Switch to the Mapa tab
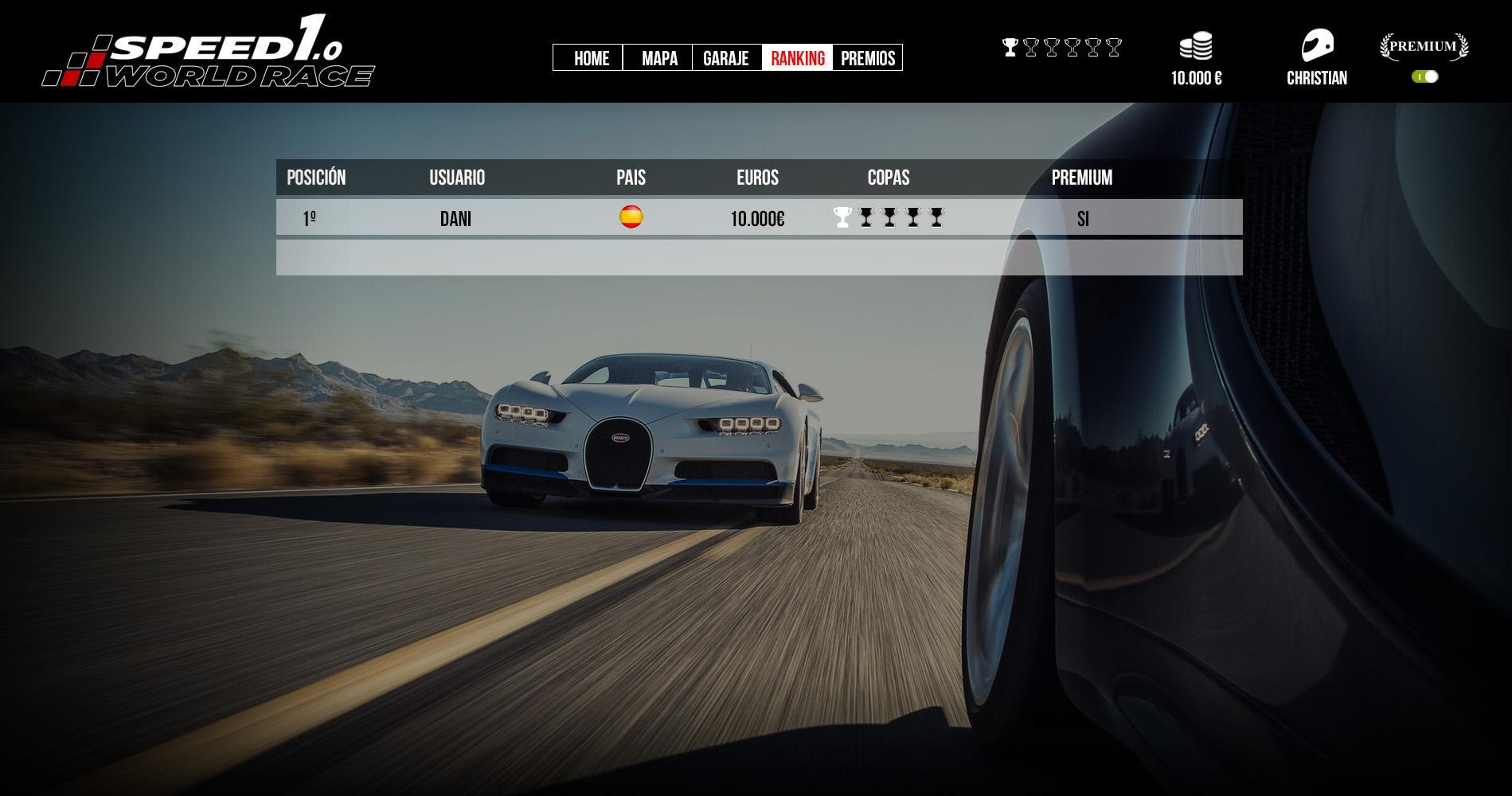 pos(658,58)
